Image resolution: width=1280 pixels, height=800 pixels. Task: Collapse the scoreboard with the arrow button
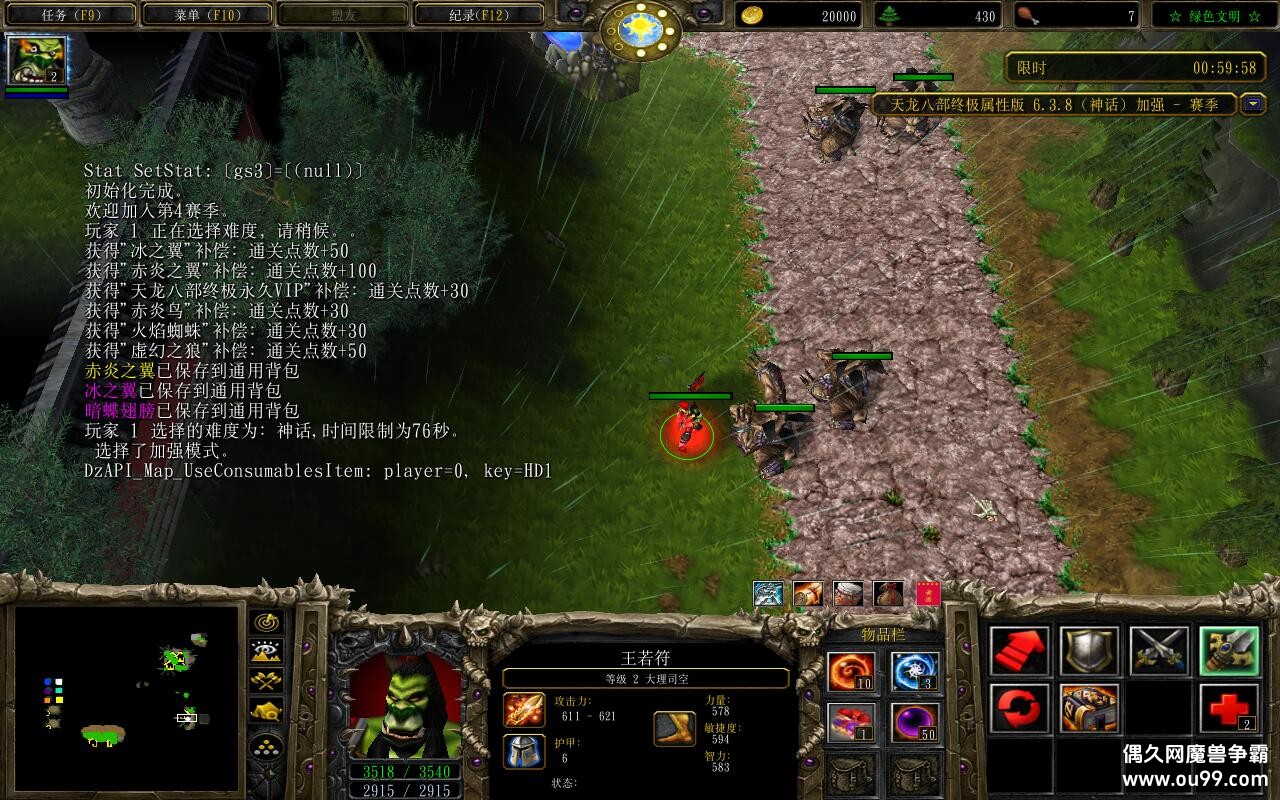point(1252,104)
